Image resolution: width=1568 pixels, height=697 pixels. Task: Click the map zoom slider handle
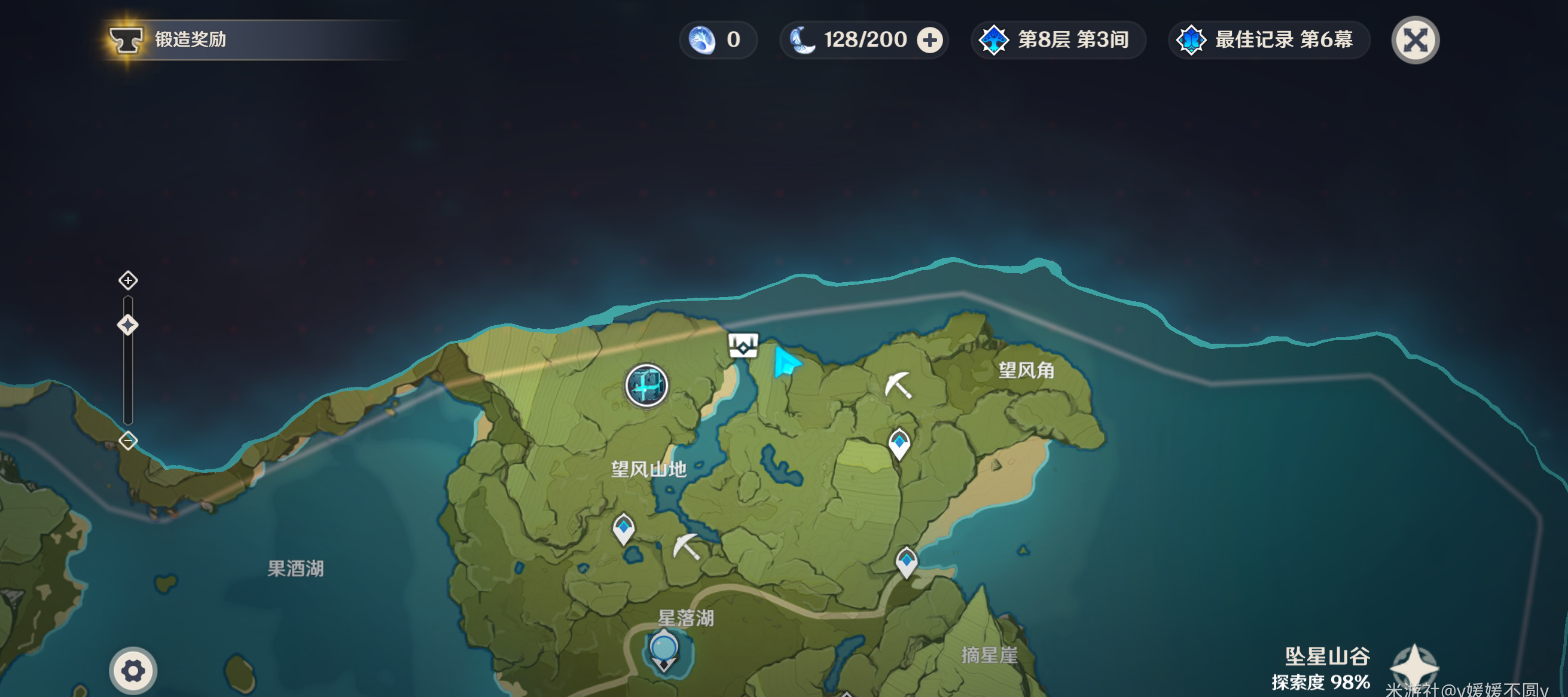click(128, 325)
